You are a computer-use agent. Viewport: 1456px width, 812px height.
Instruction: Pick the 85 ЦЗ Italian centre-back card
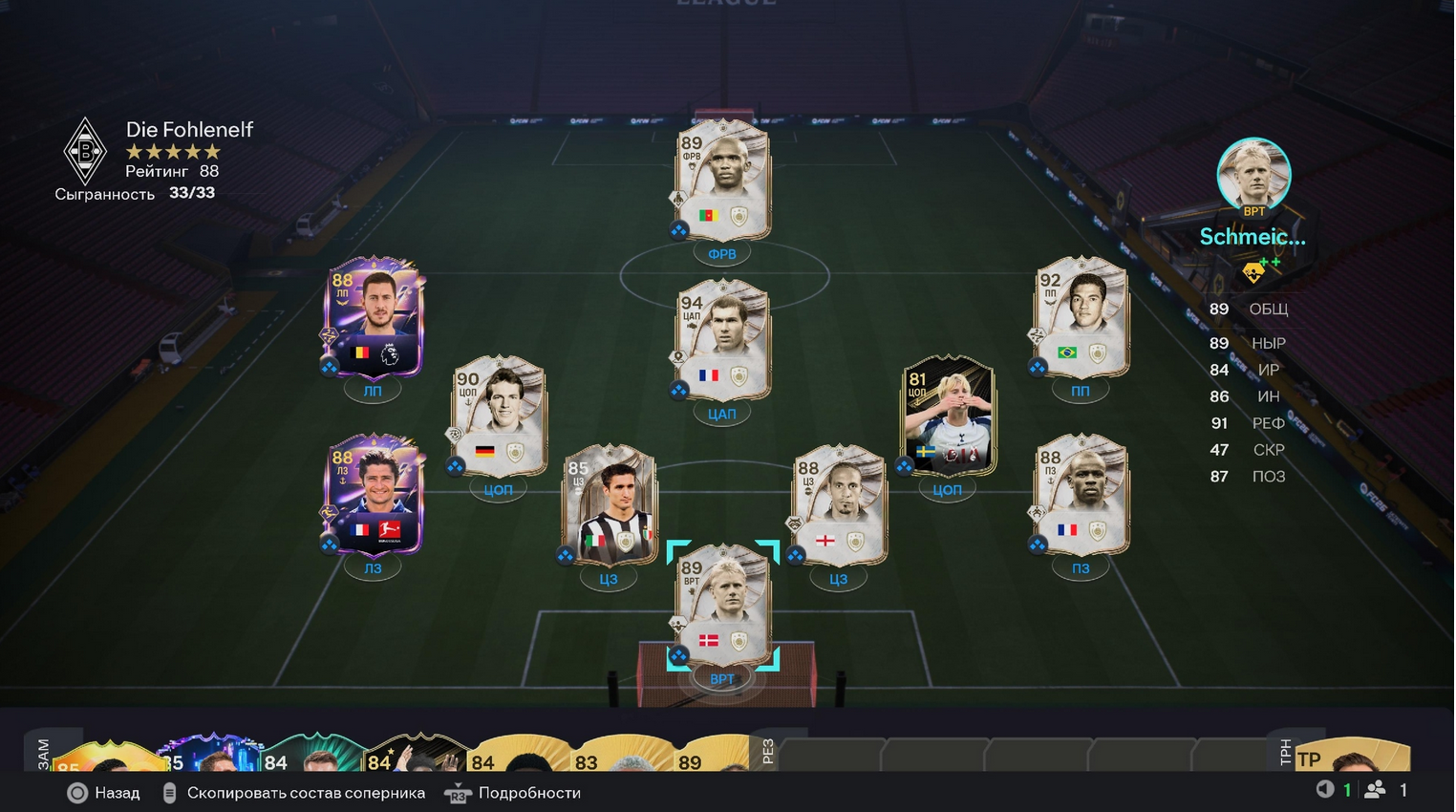tap(609, 505)
